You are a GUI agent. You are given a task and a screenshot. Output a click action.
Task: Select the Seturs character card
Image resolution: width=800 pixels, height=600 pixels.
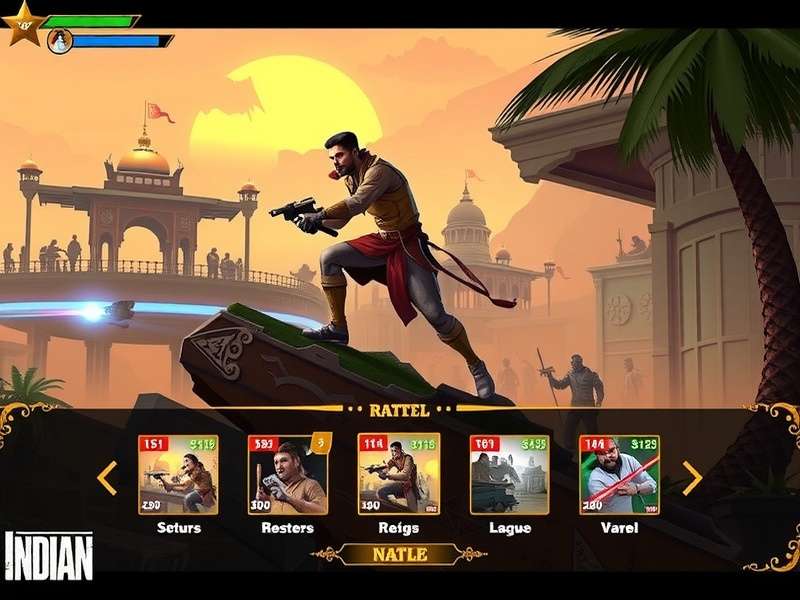coord(178,475)
